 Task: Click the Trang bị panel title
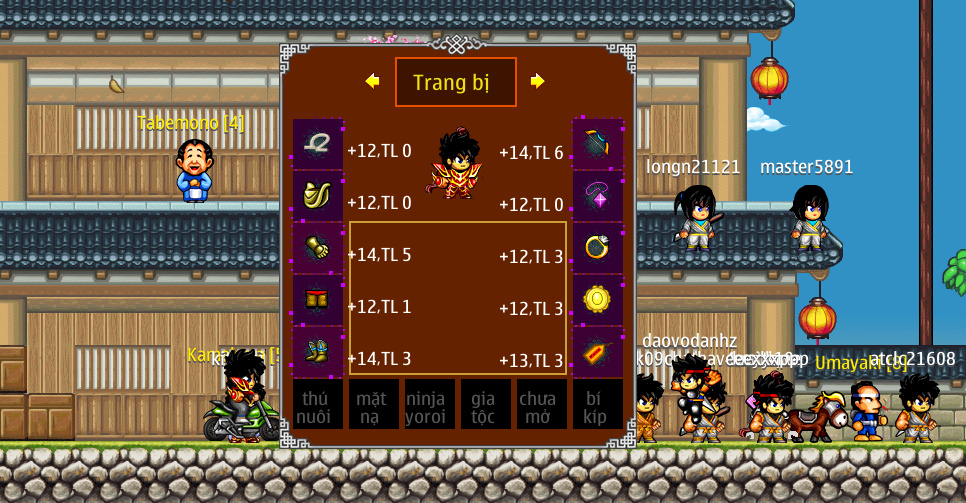point(455,82)
